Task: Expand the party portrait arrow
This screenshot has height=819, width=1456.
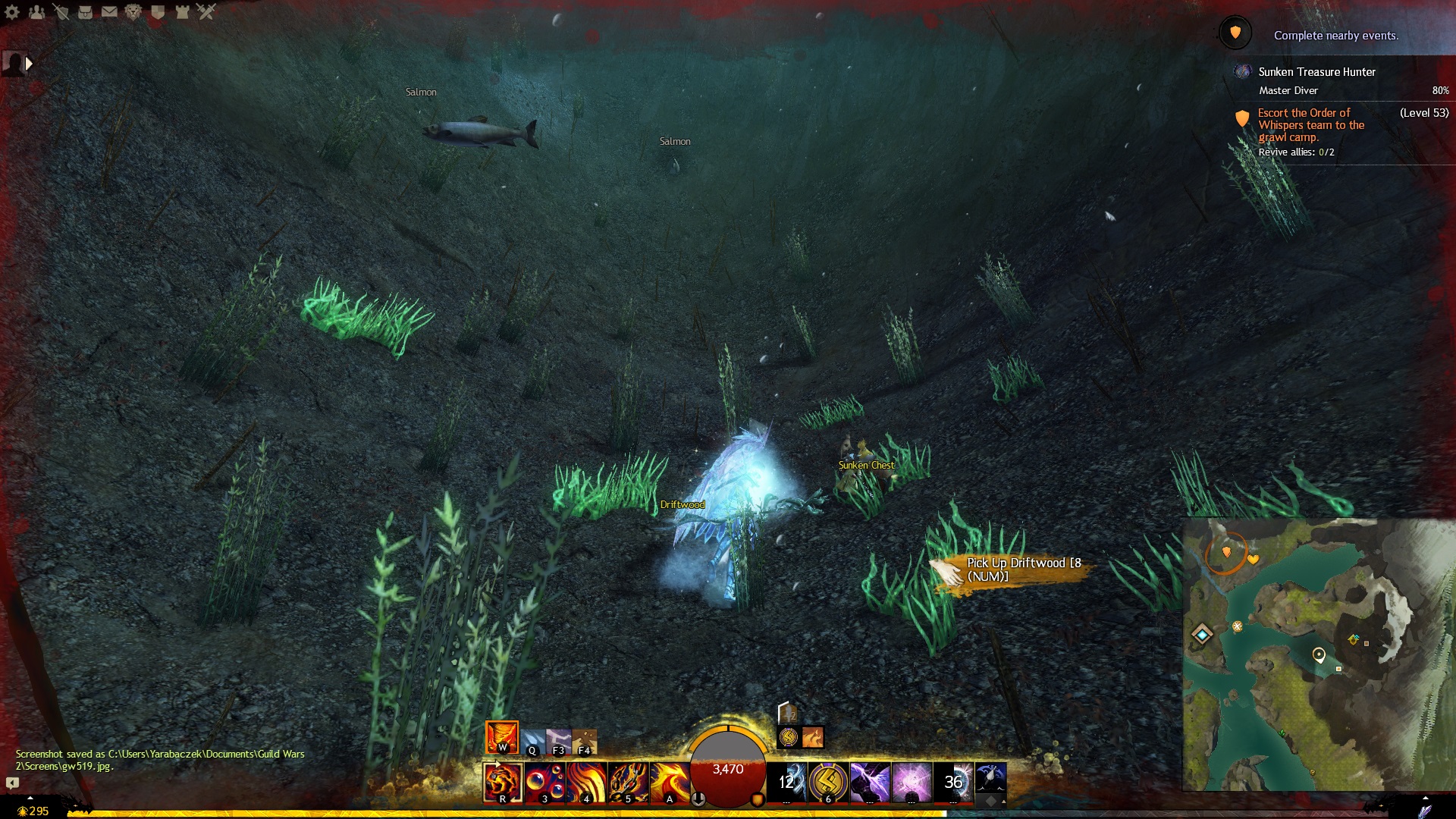Action: [x=29, y=64]
